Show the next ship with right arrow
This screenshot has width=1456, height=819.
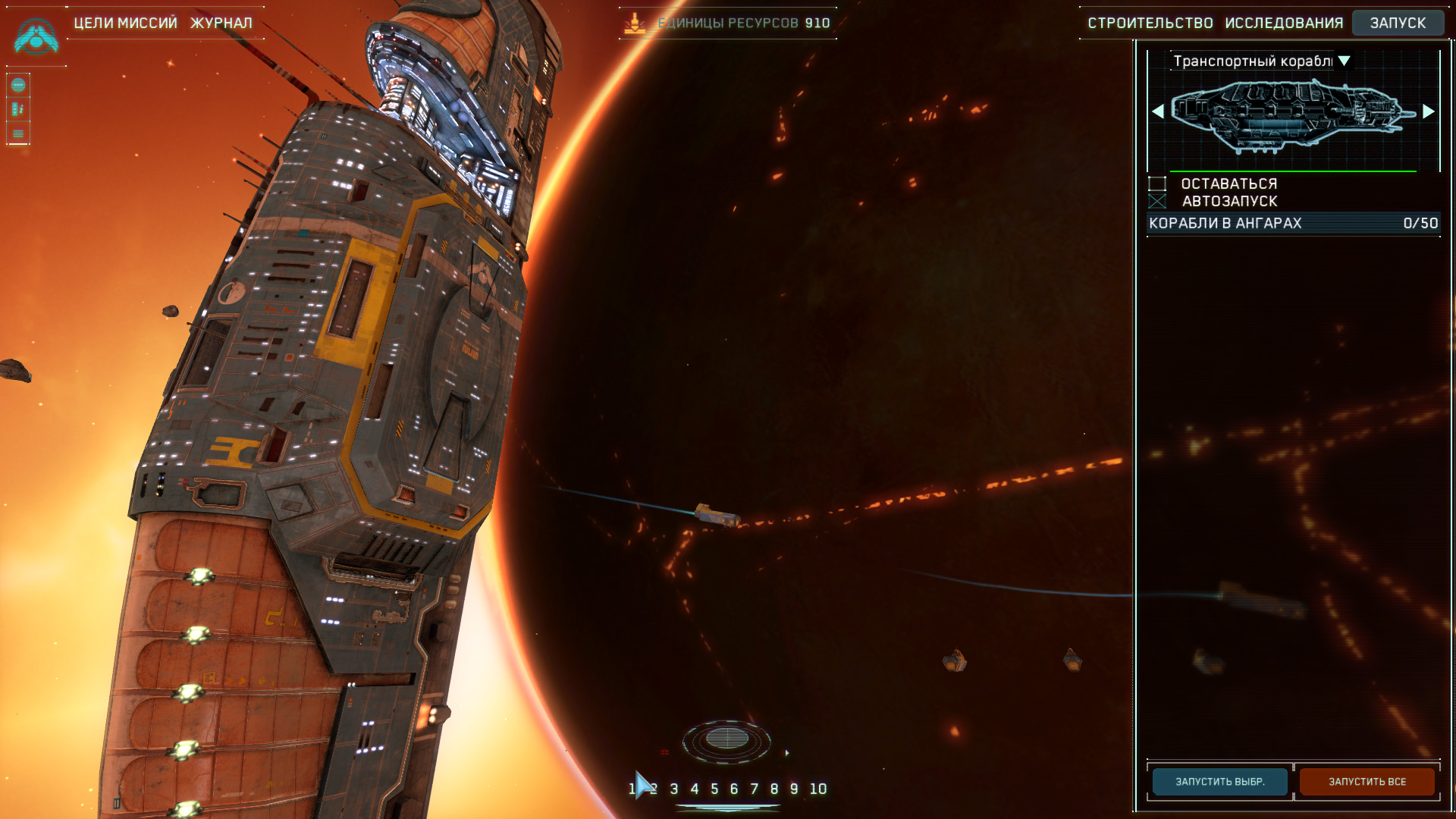tap(1429, 111)
